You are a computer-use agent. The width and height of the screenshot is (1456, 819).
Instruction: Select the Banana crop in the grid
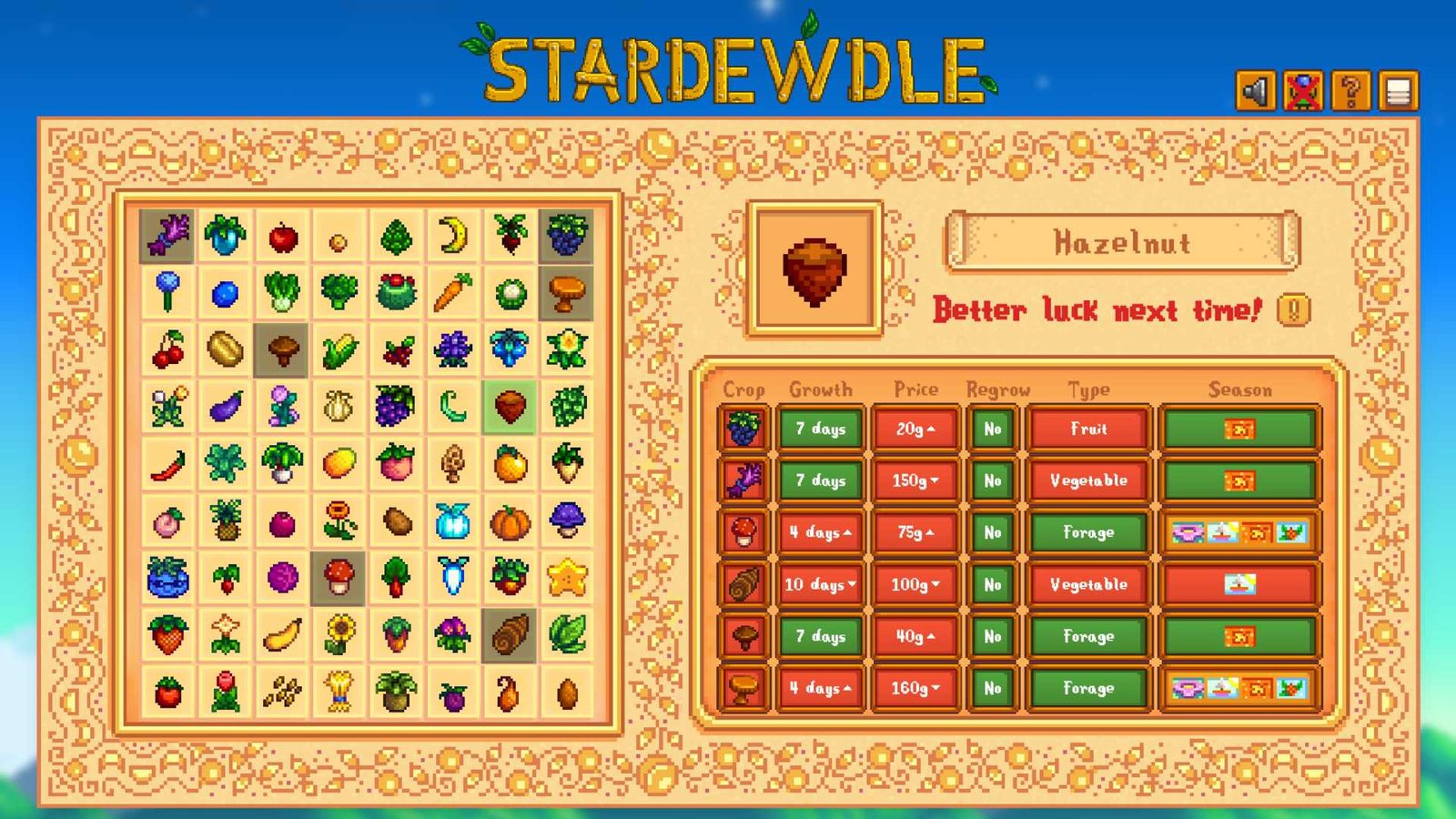(278, 634)
